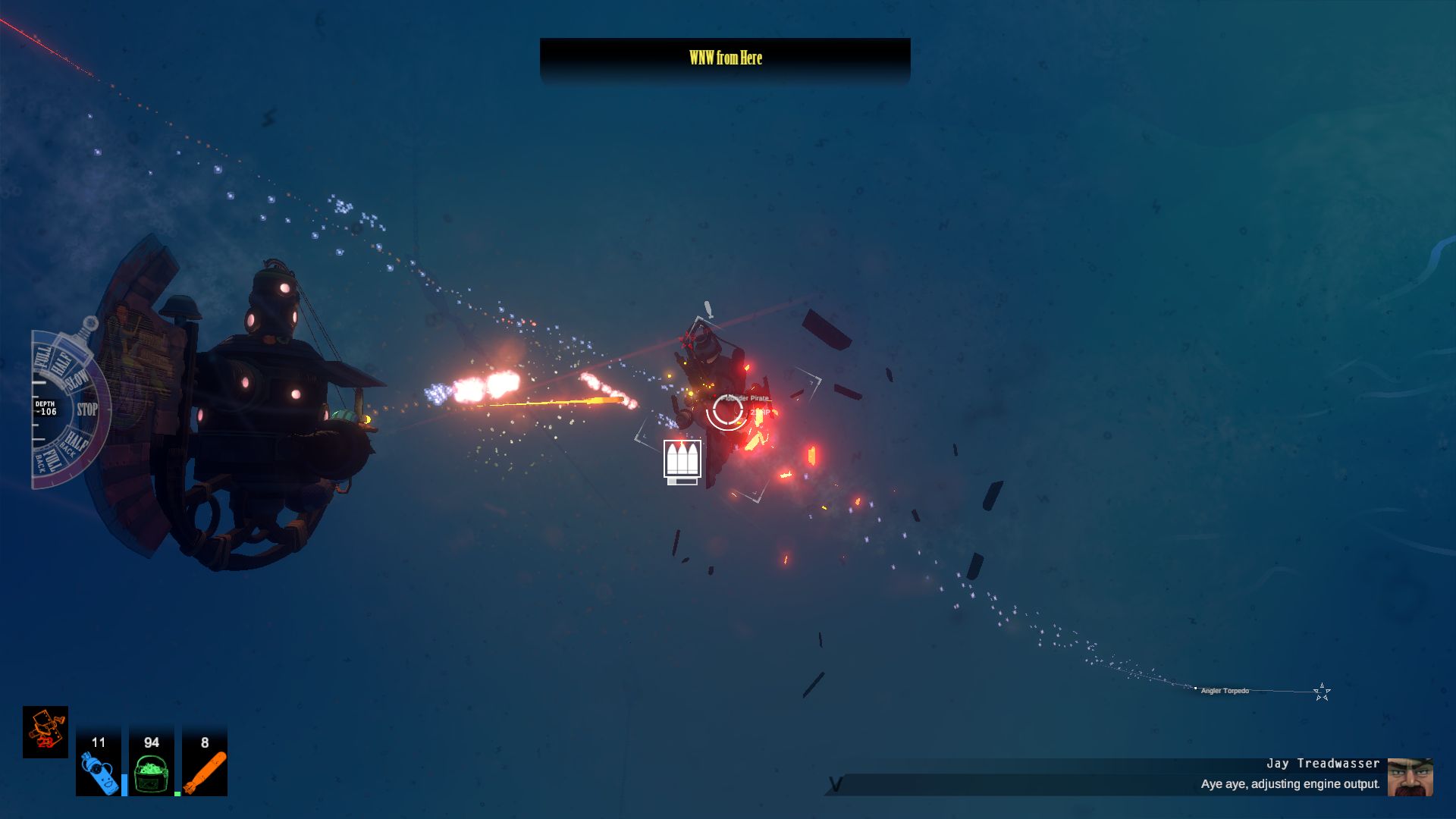Select the Flounder Pirate target reticle
Screen dimensions: 1456x819
coord(726,410)
